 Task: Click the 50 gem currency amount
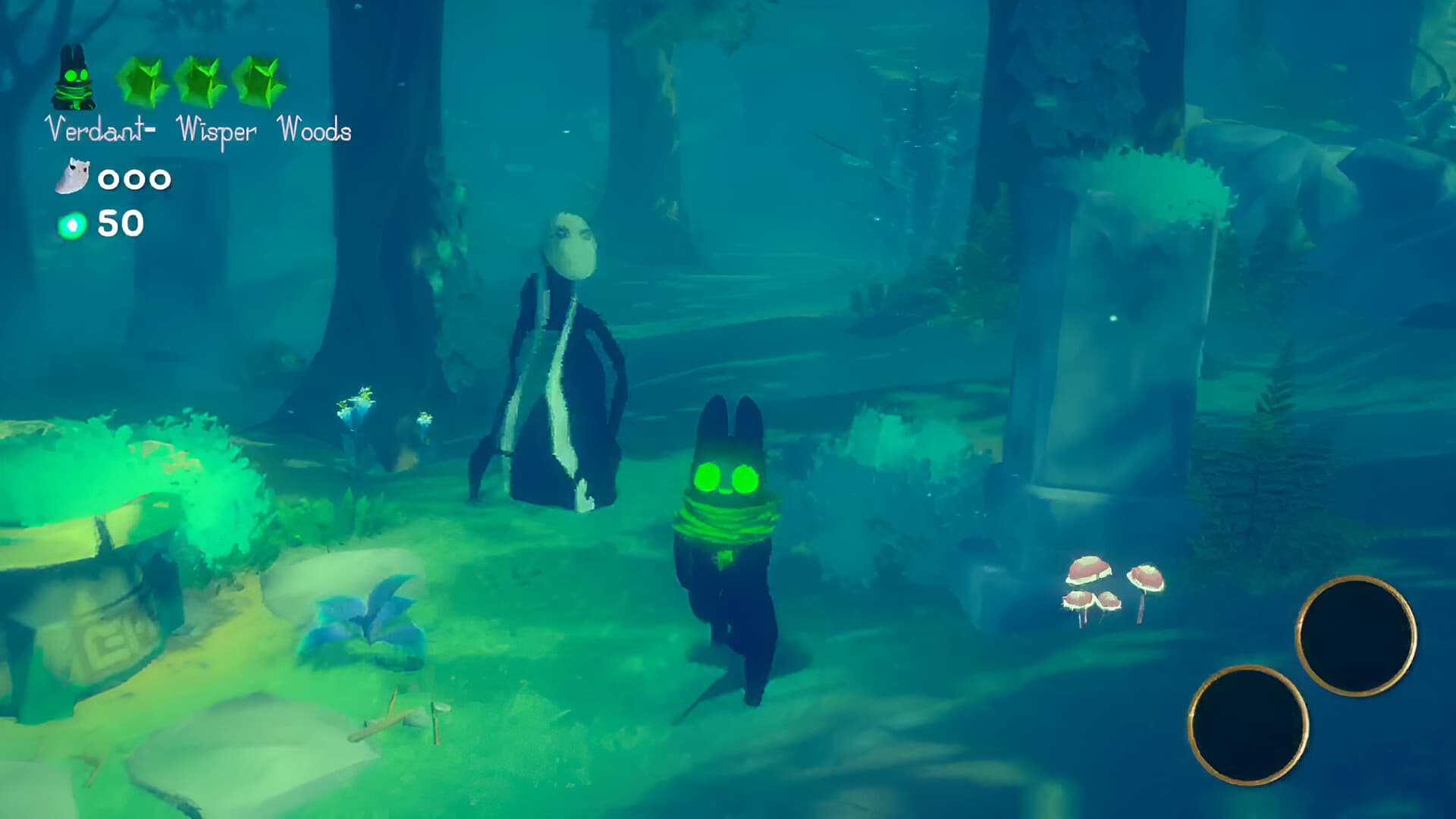[119, 224]
